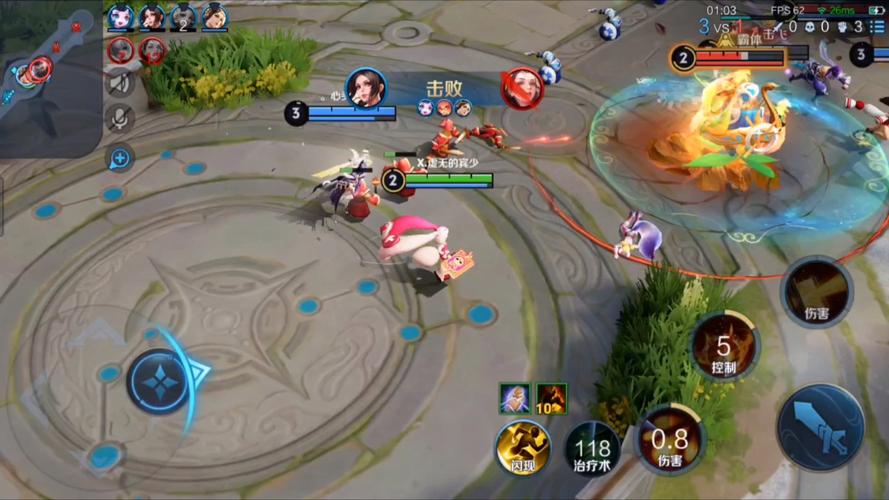The height and width of the screenshot is (500, 889).
Task: Select the pink-haired teammate portrait
Action: tap(121, 16)
